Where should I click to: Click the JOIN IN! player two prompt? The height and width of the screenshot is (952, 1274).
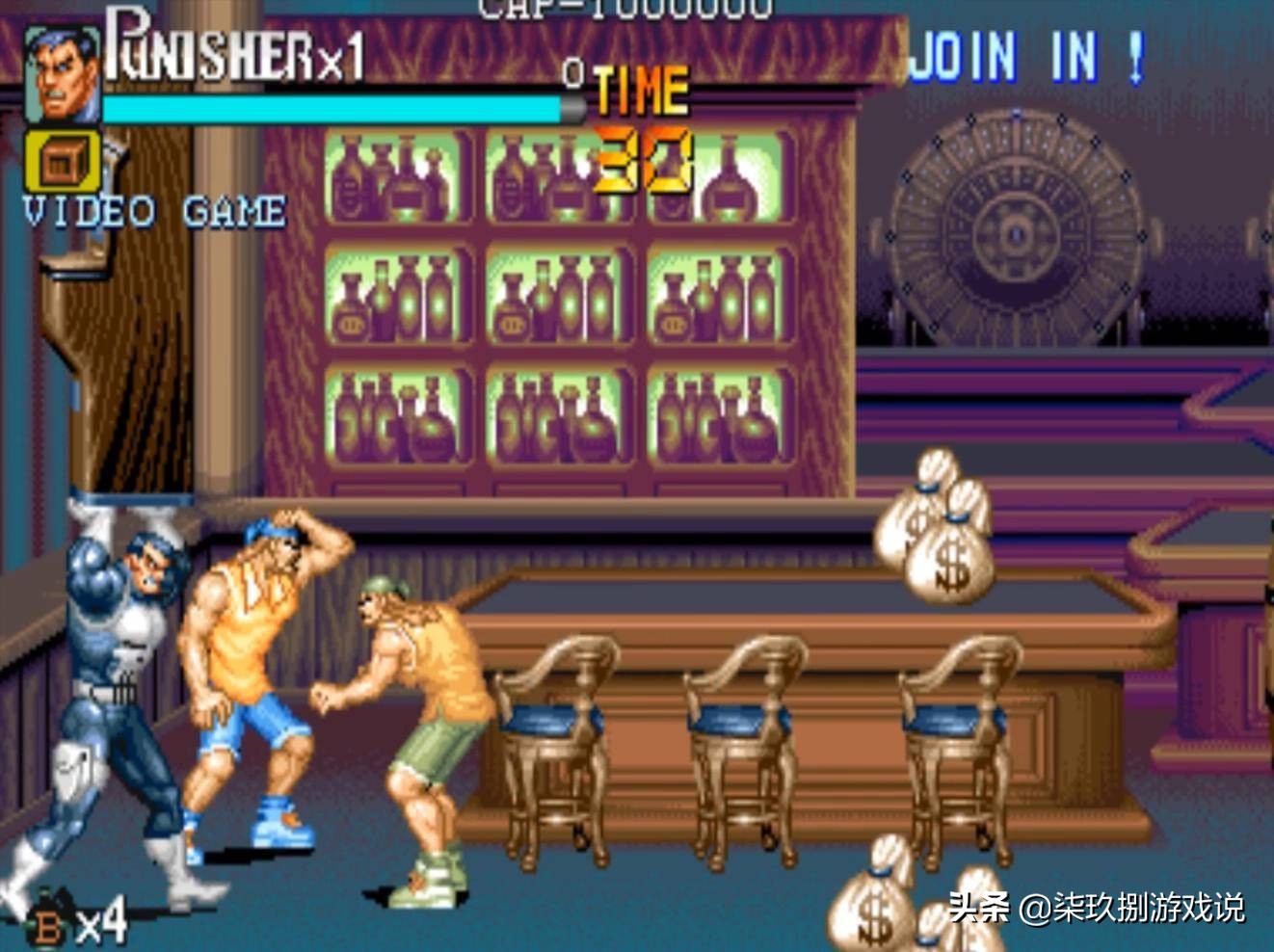[1026, 56]
